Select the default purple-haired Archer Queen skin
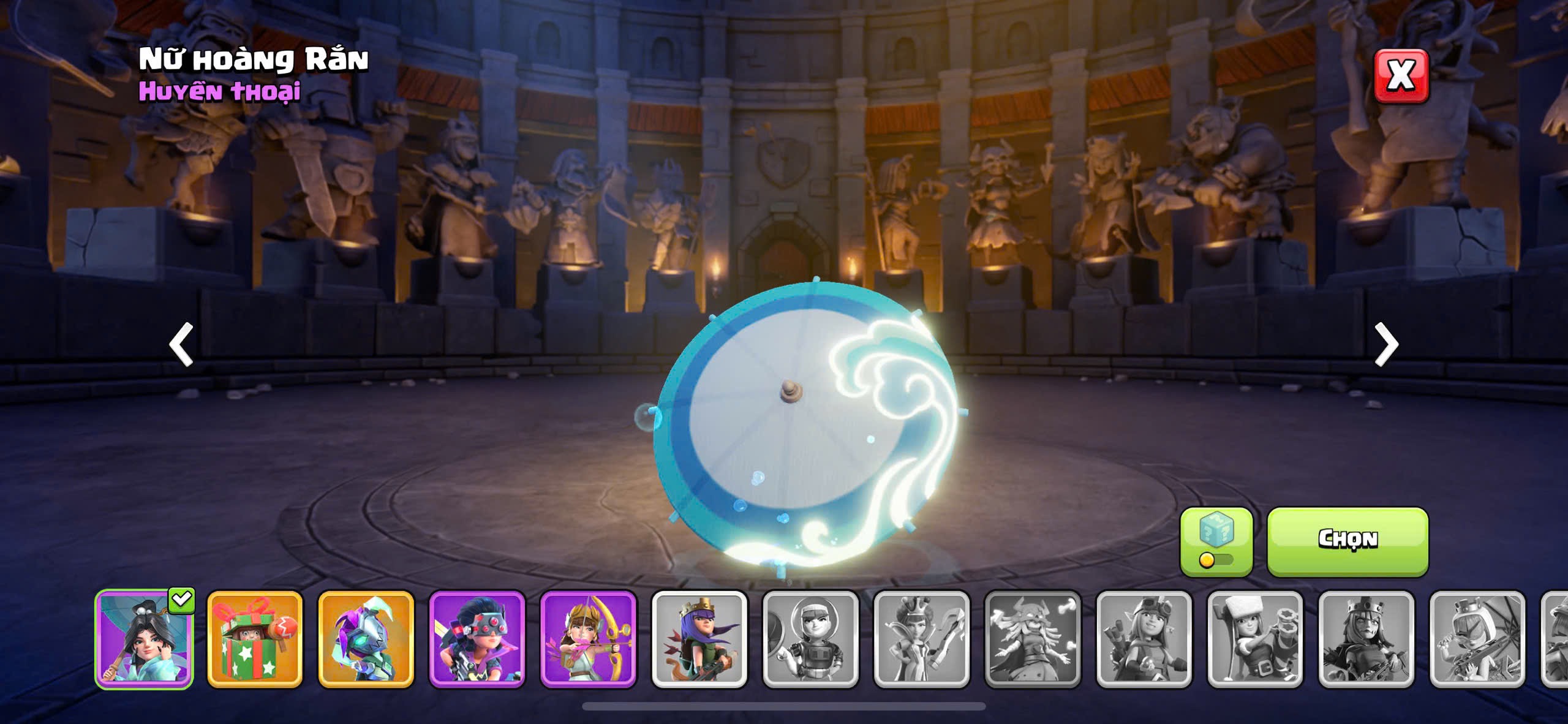Image resolution: width=1568 pixels, height=724 pixels. (699, 639)
